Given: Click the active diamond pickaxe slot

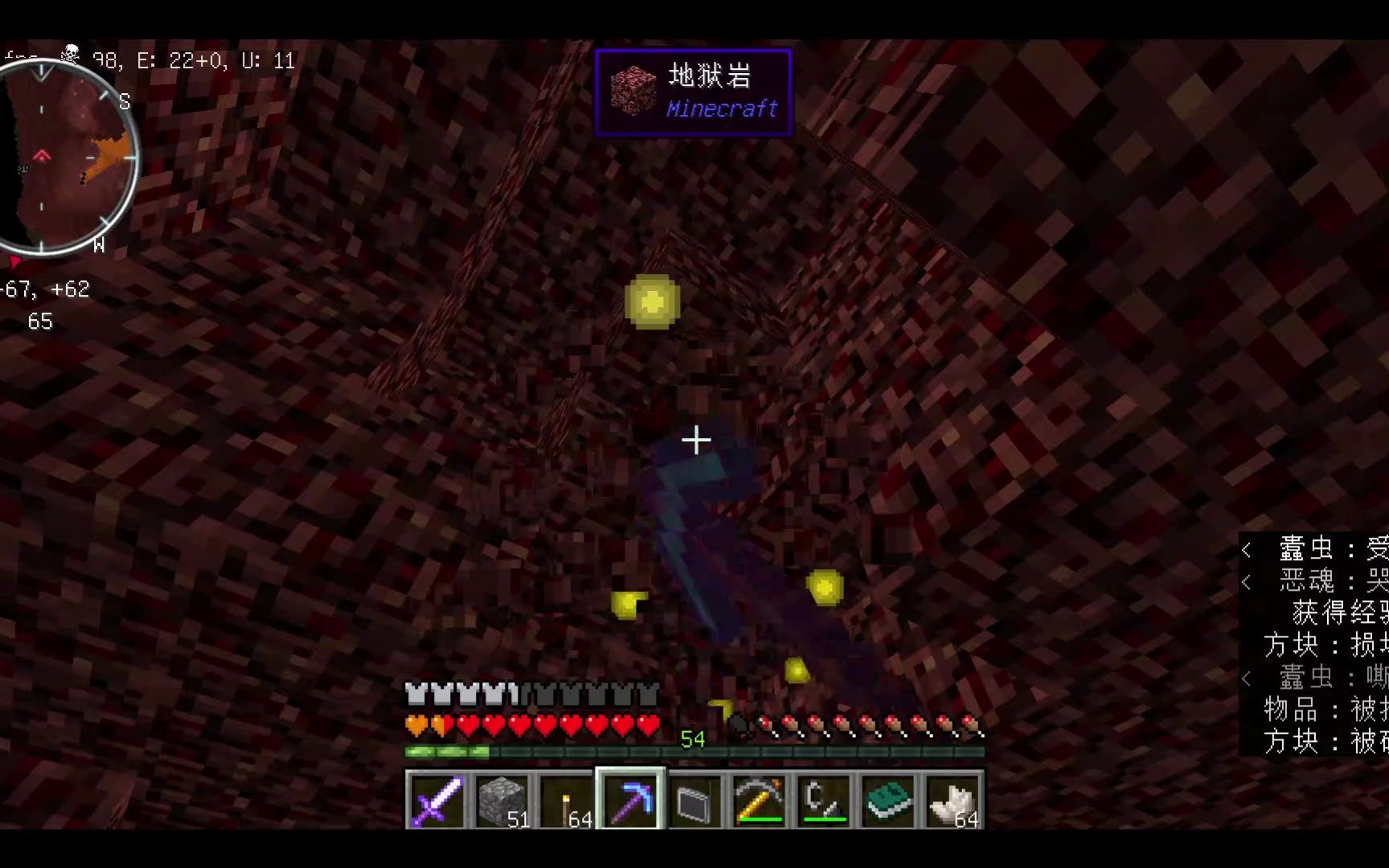Looking at the screenshot, I should click(631, 800).
